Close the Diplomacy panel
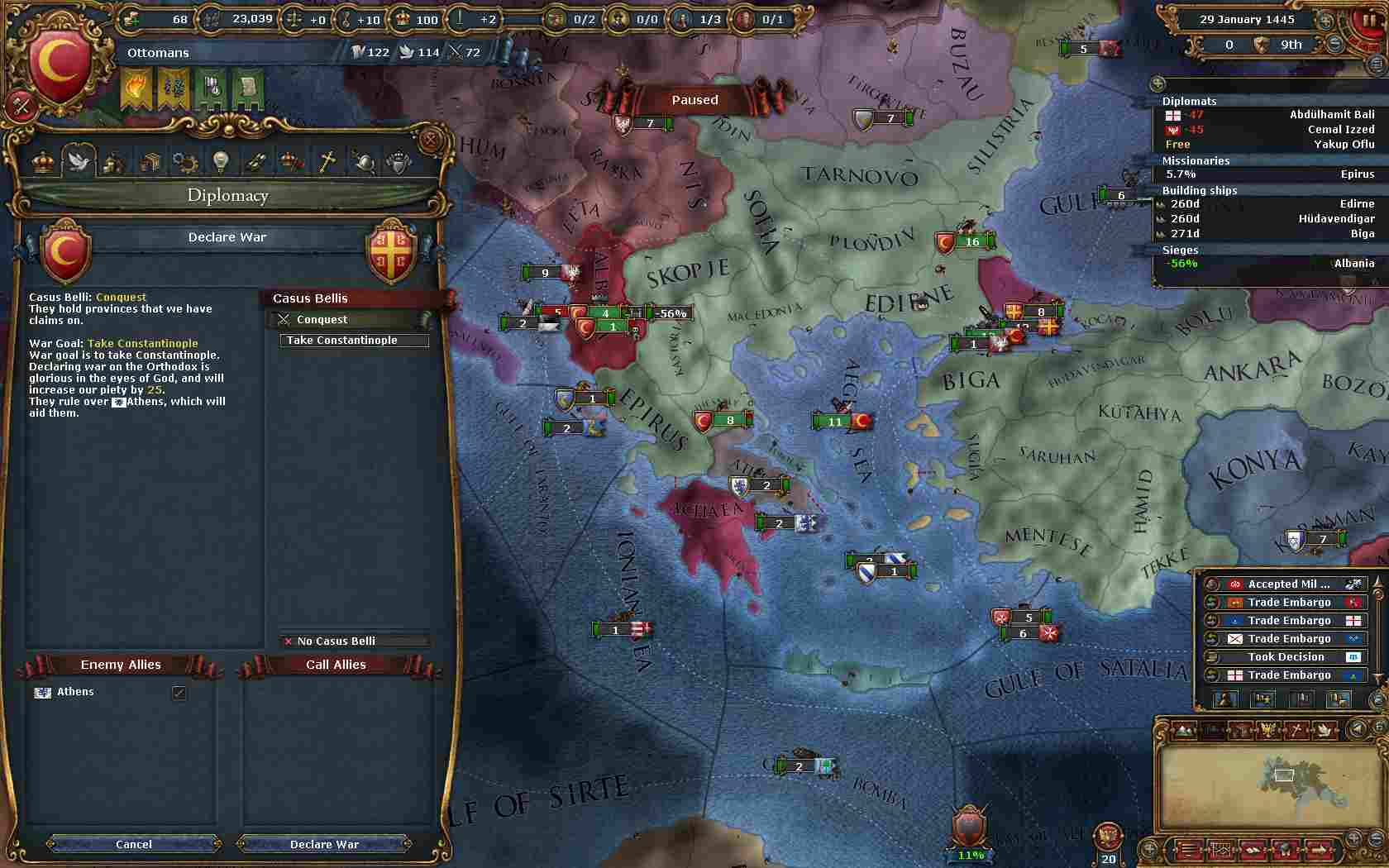This screenshot has height=868, width=1389. tap(430, 141)
